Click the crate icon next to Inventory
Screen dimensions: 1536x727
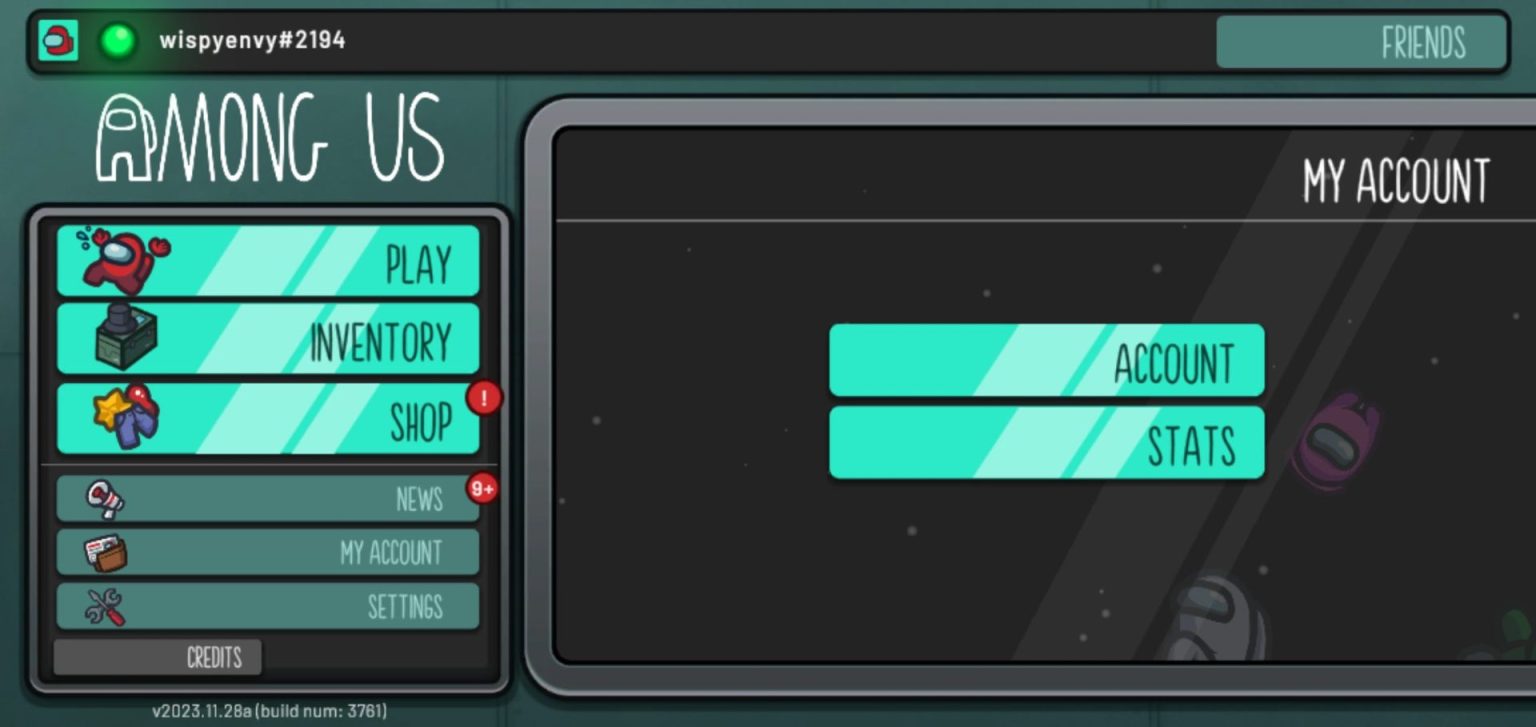(x=127, y=339)
